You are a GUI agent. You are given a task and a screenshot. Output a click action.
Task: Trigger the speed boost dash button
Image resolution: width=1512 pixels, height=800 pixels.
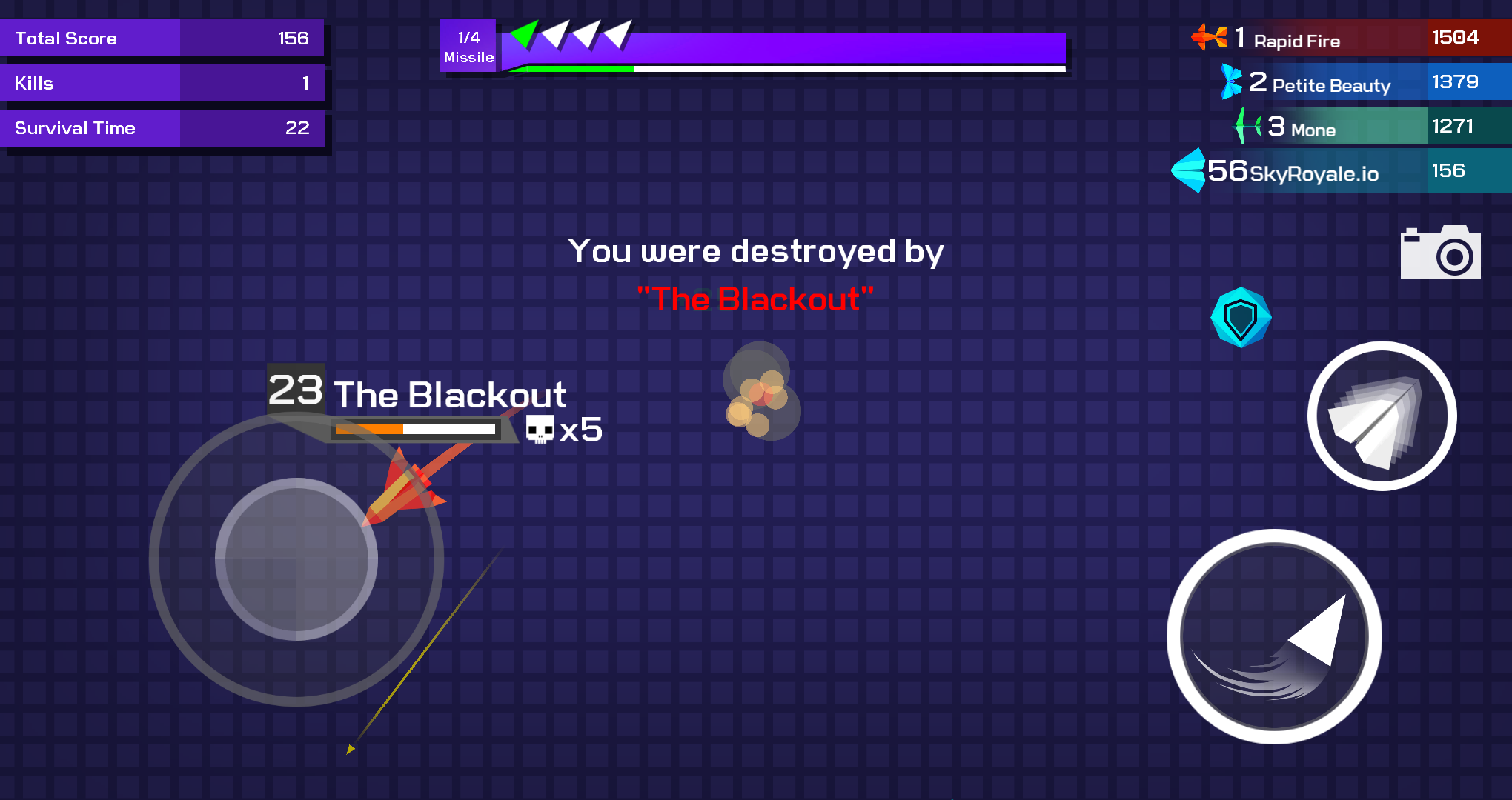1274,636
